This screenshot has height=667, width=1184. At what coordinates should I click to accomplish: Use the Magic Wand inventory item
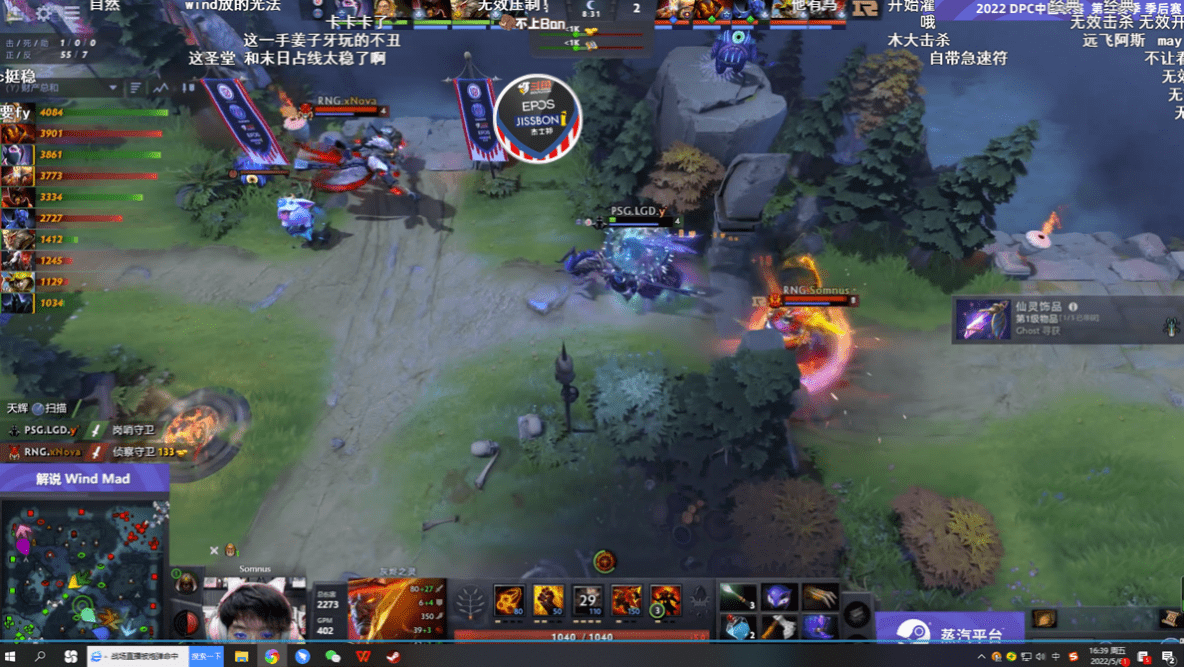tap(738, 597)
